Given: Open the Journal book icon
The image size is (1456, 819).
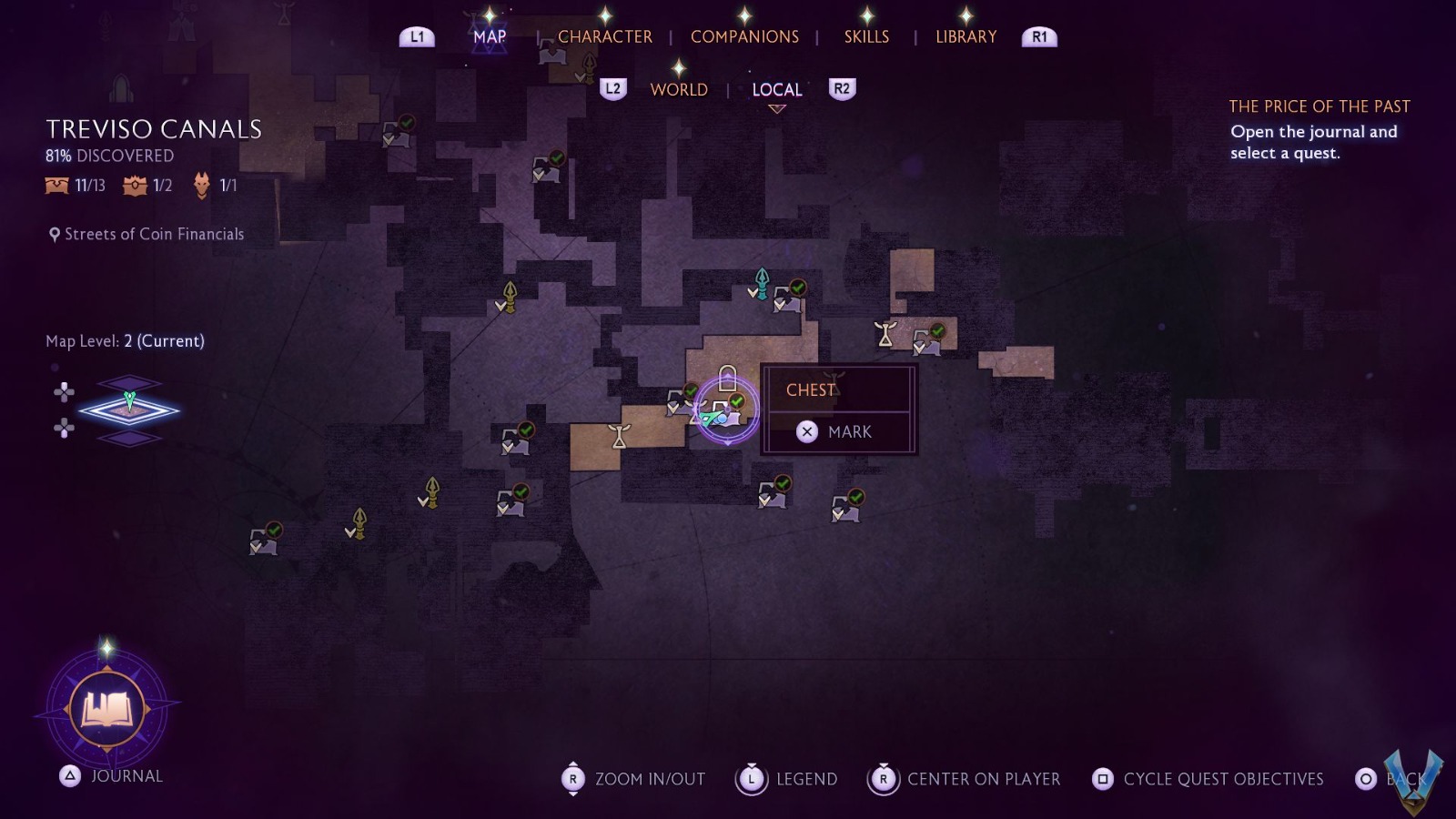Looking at the screenshot, I should click(107, 709).
